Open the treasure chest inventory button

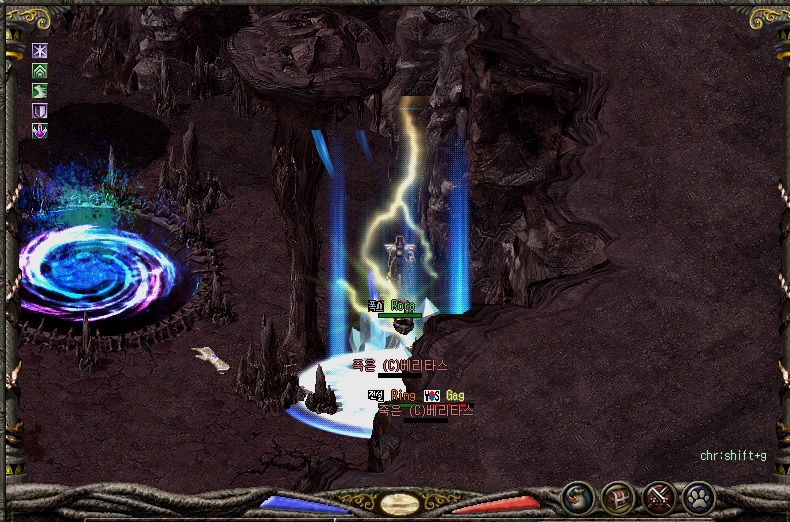[617, 496]
